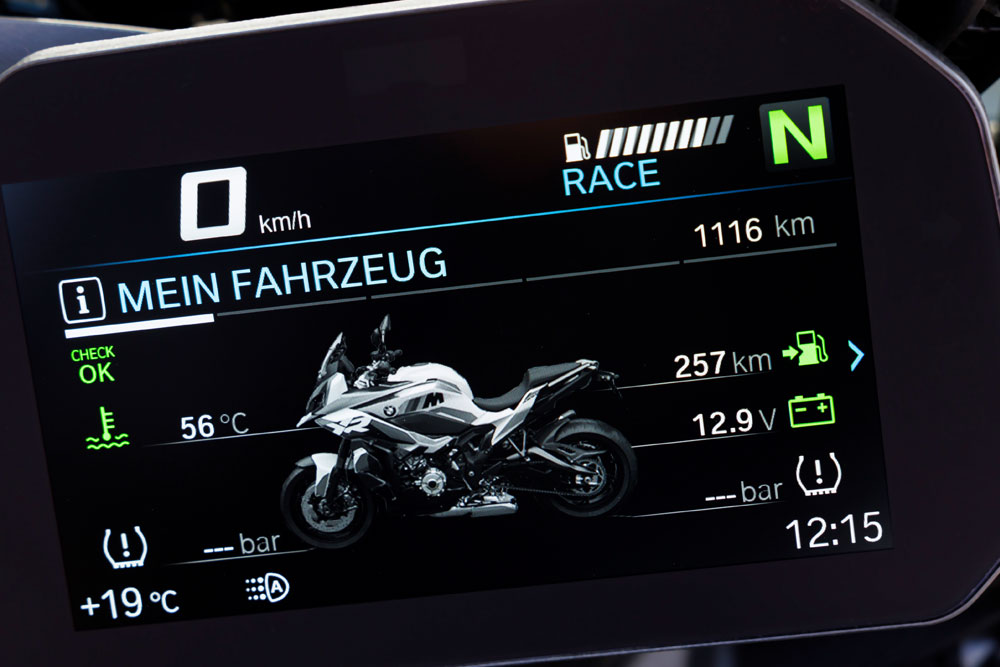This screenshot has height=667, width=1000.
Task: Select the white fuel pump gauge icon
Action: (x=577, y=147)
